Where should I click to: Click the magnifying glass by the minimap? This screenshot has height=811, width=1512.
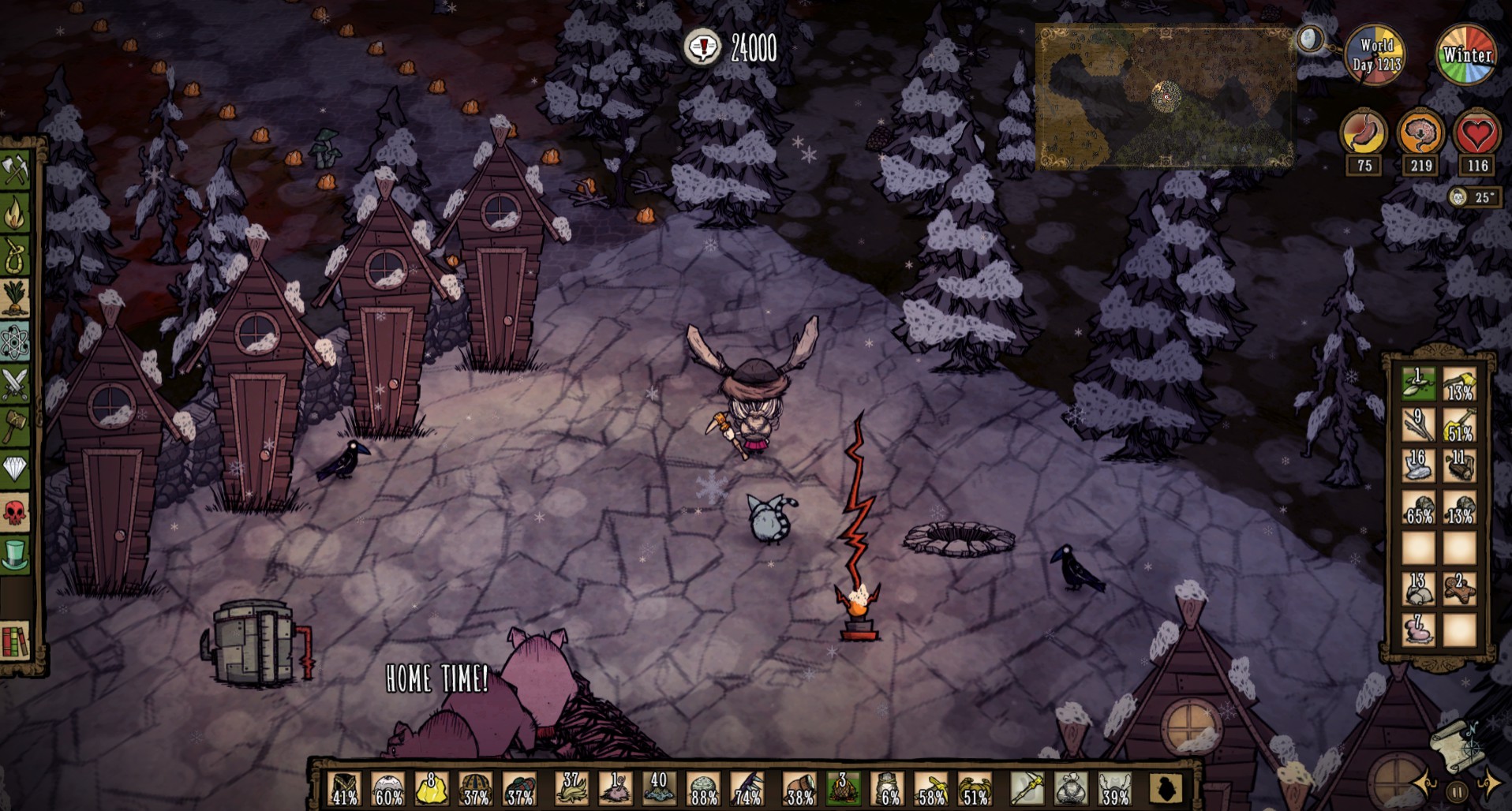pyautogui.click(x=1311, y=39)
